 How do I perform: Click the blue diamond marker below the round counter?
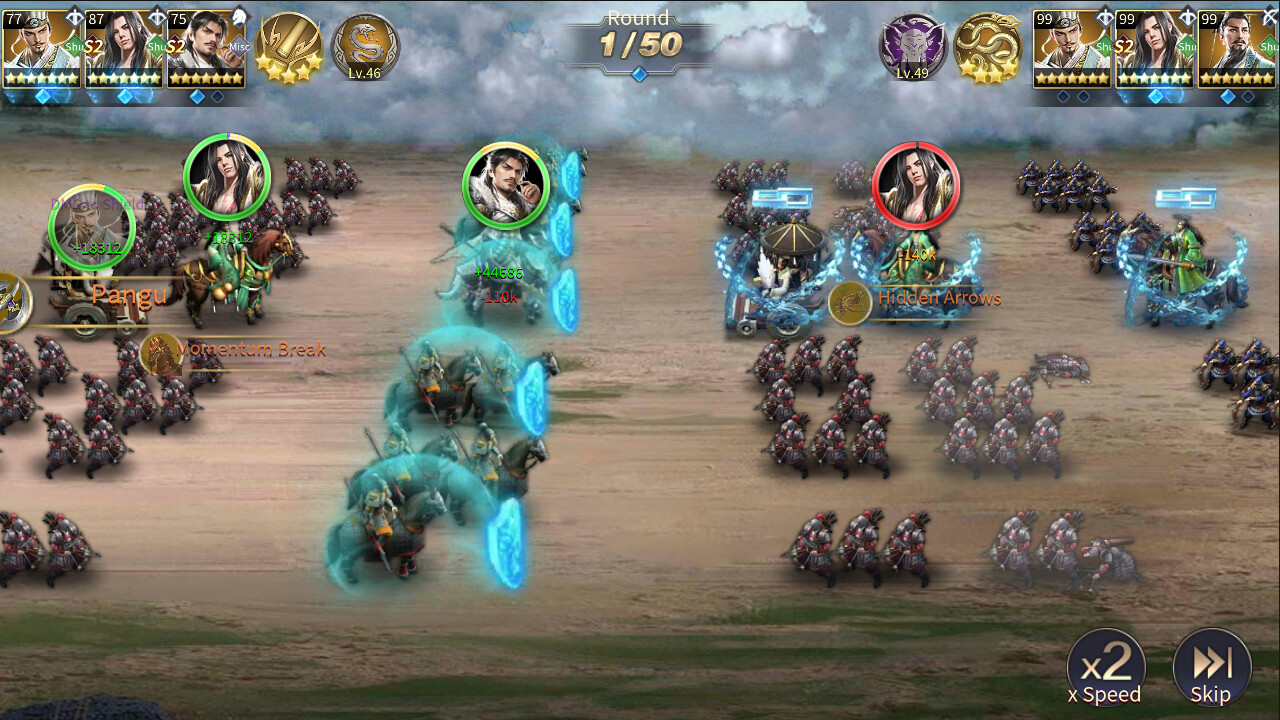pyautogui.click(x=639, y=72)
